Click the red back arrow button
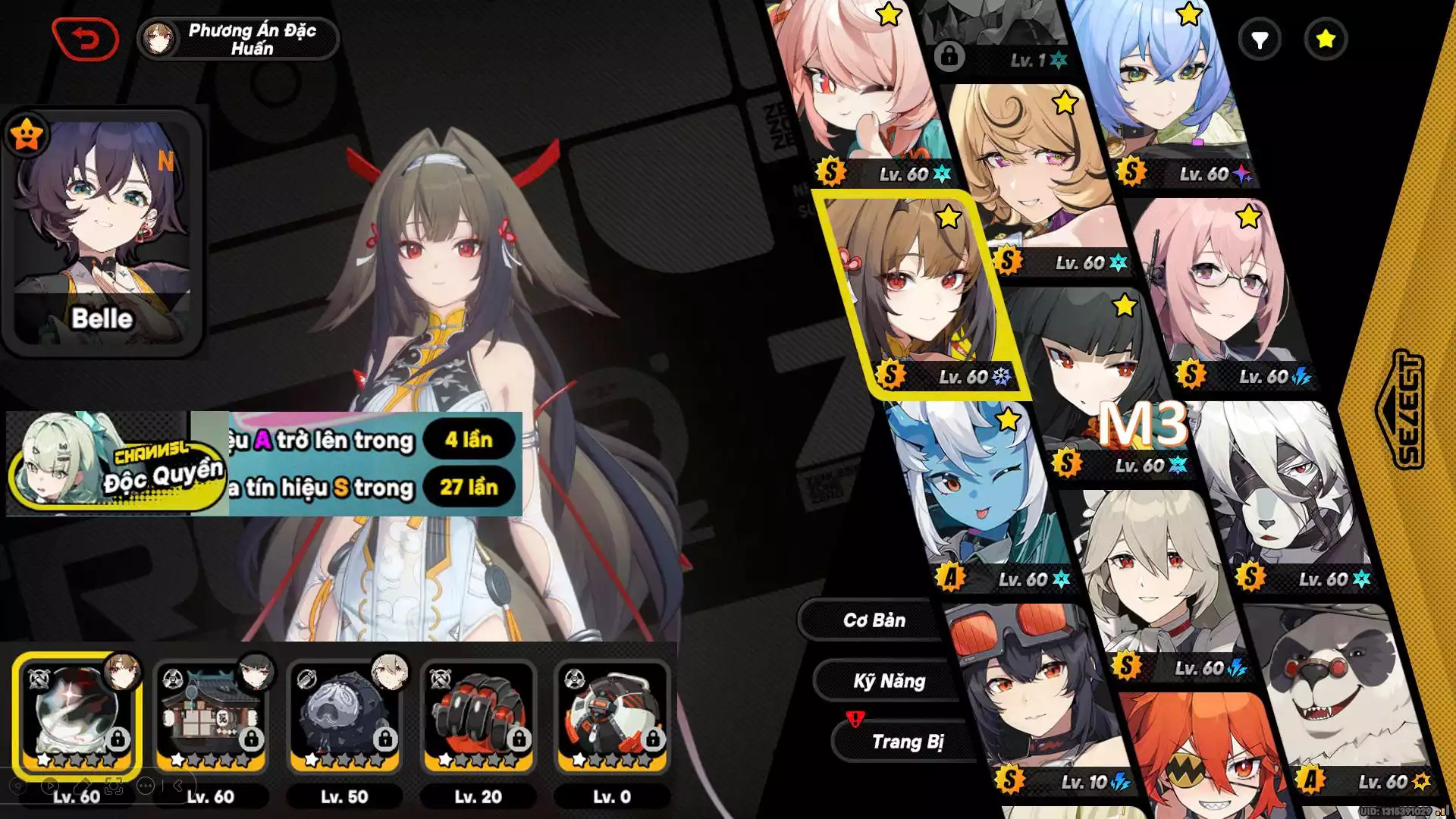 click(x=86, y=39)
